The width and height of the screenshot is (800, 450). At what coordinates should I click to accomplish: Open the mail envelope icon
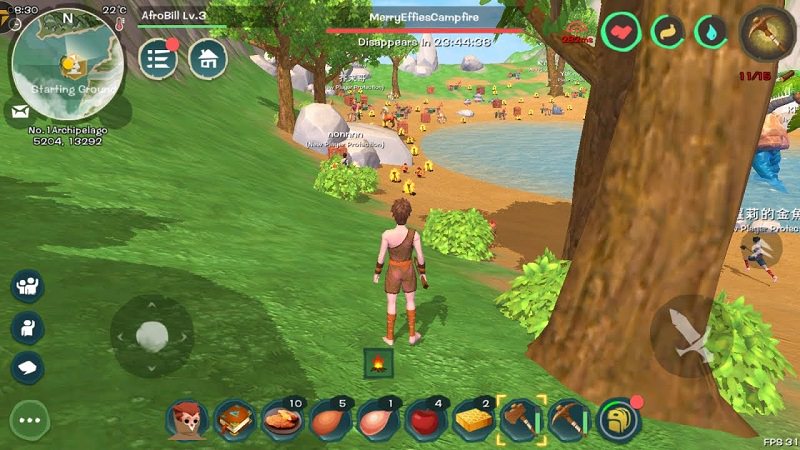click(x=20, y=111)
